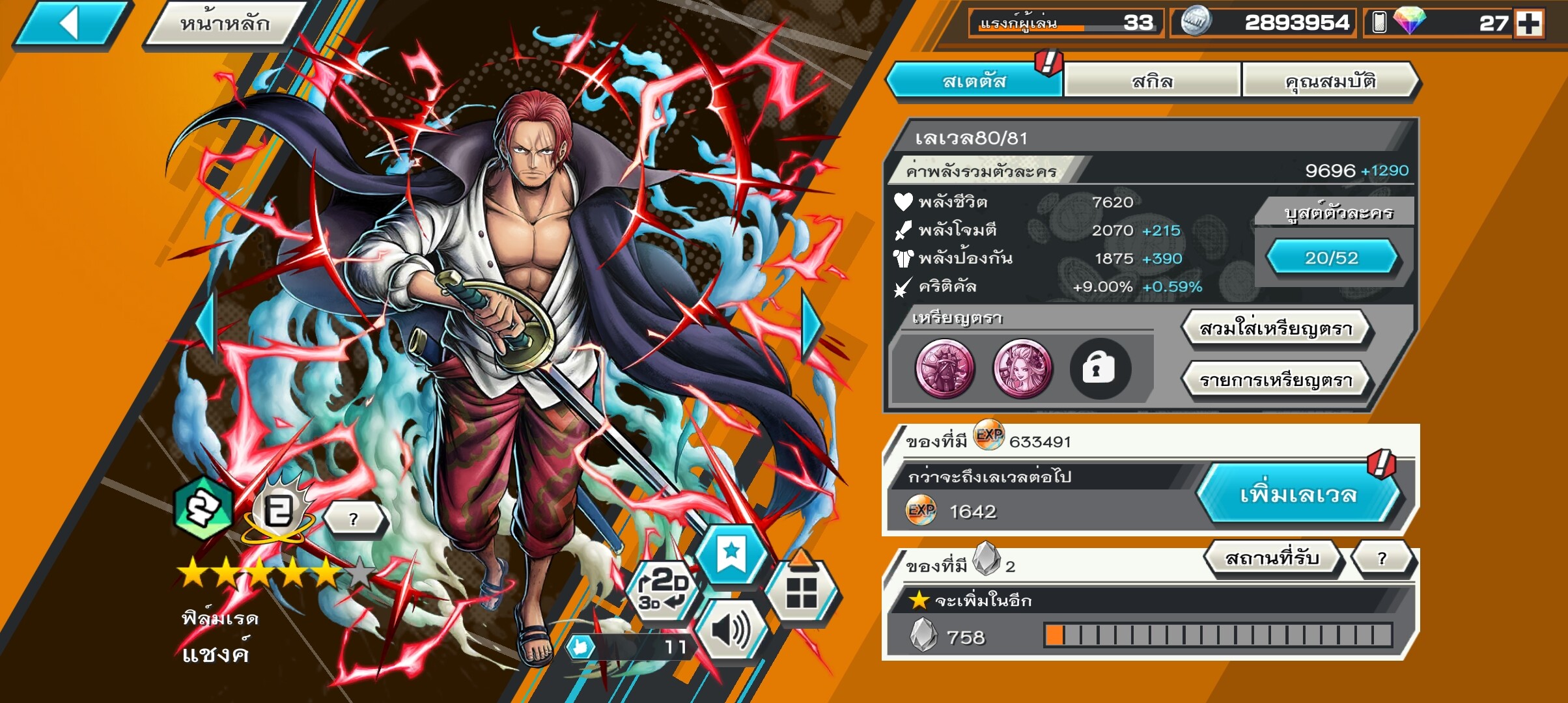1568x703 pixels.
Task: Open the คุณสมบัติ tab
Action: (1330, 81)
